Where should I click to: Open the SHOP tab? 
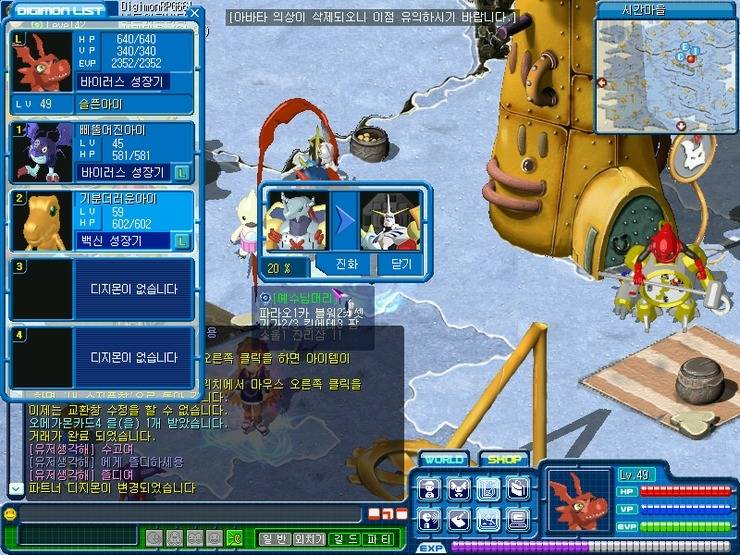pos(503,460)
